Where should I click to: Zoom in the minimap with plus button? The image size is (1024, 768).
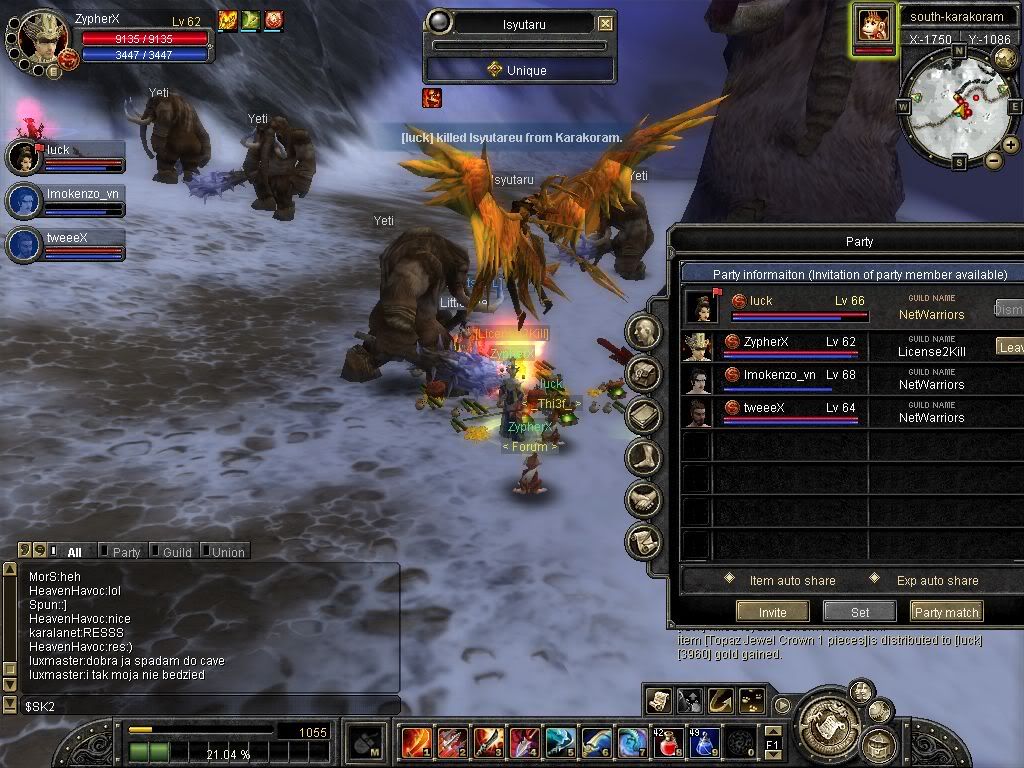click(x=1011, y=145)
